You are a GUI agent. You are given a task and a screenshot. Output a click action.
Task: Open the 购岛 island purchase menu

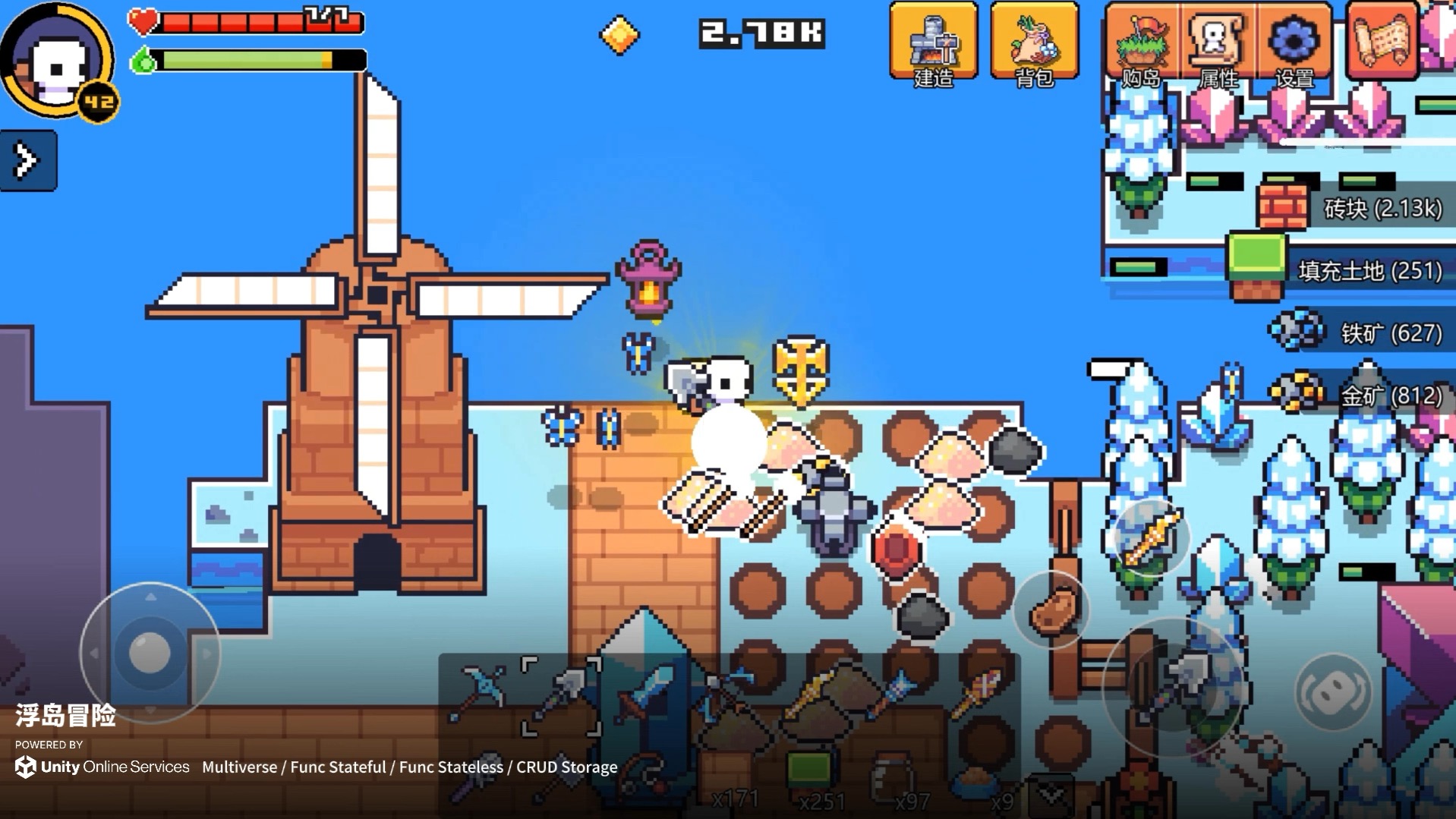tap(1141, 44)
